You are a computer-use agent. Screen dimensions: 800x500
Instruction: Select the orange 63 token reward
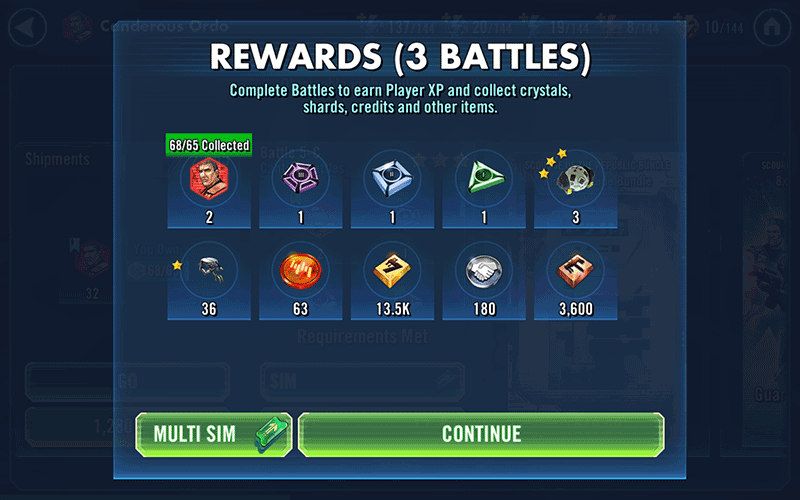coord(300,270)
